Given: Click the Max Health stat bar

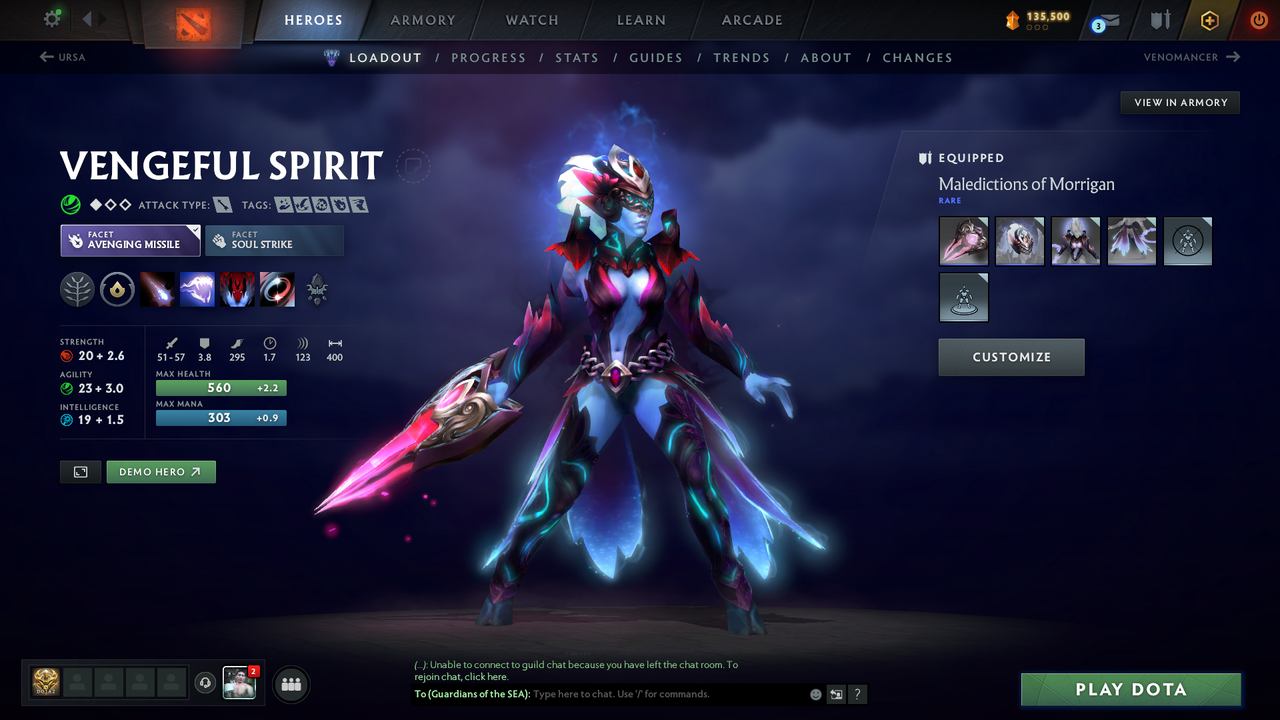Looking at the screenshot, I should [x=221, y=387].
